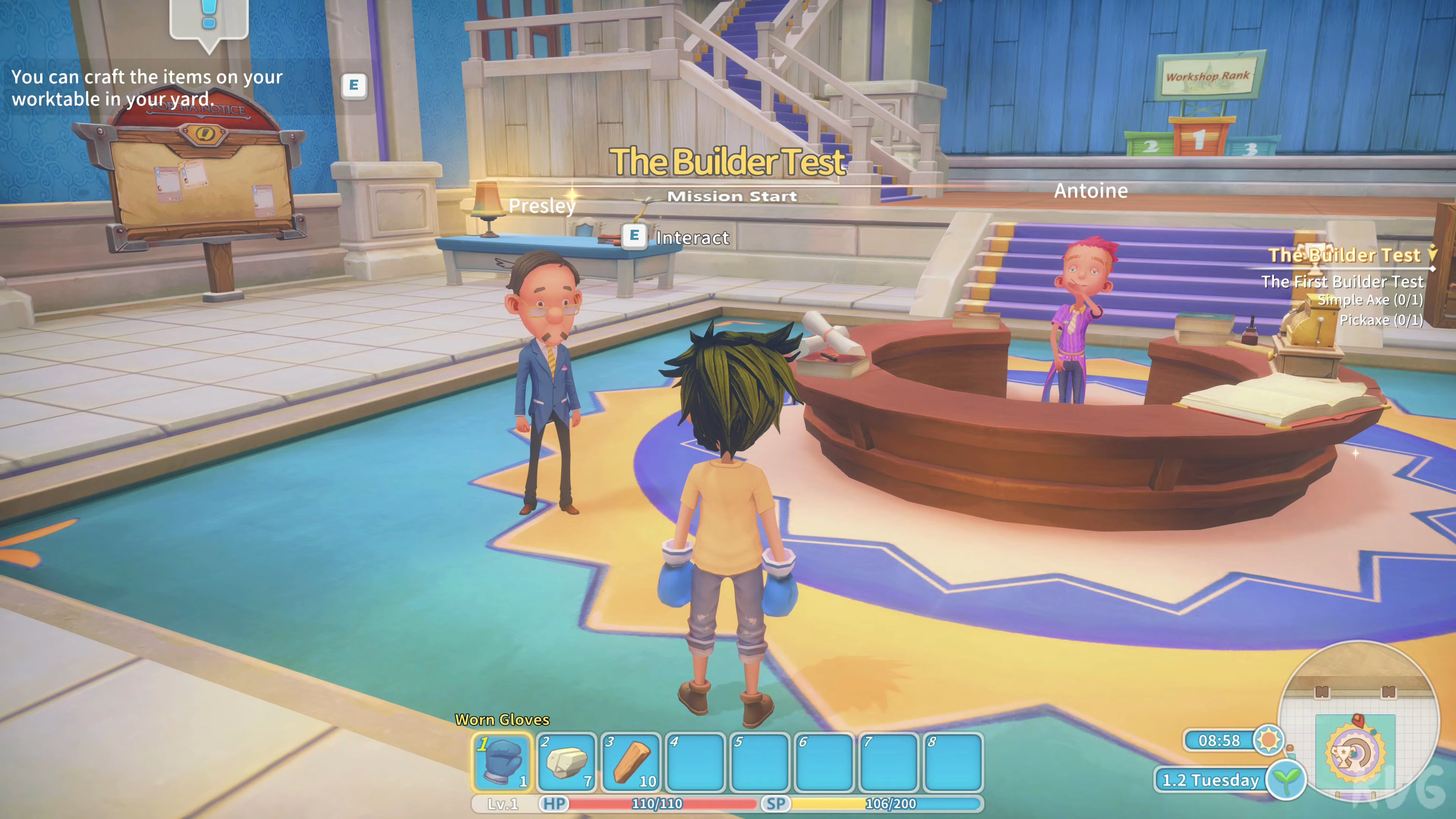Click the E interact prompt near Presley

coord(635,237)
